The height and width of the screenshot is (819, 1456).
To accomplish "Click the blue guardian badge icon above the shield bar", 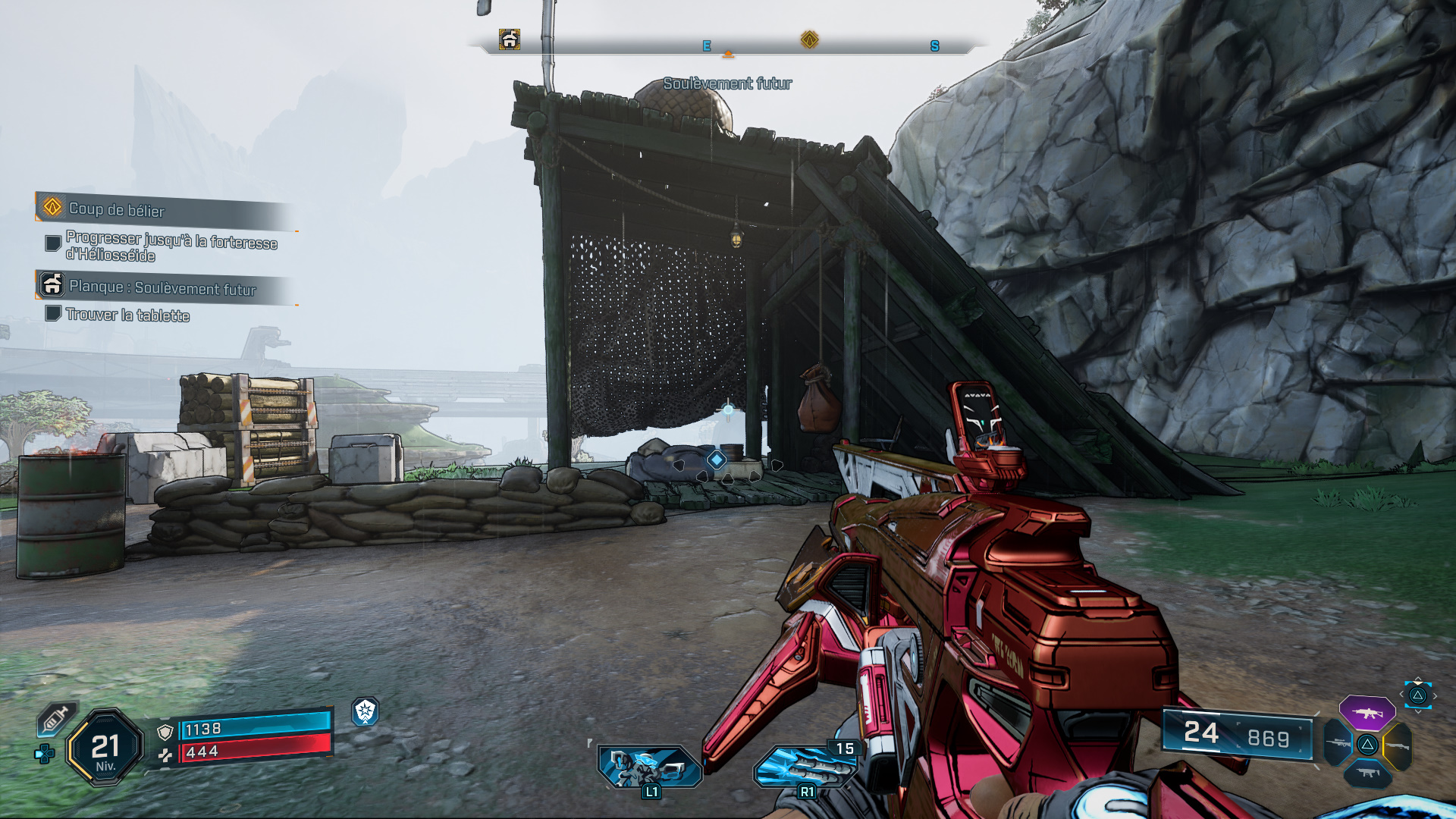I will 366,713.
